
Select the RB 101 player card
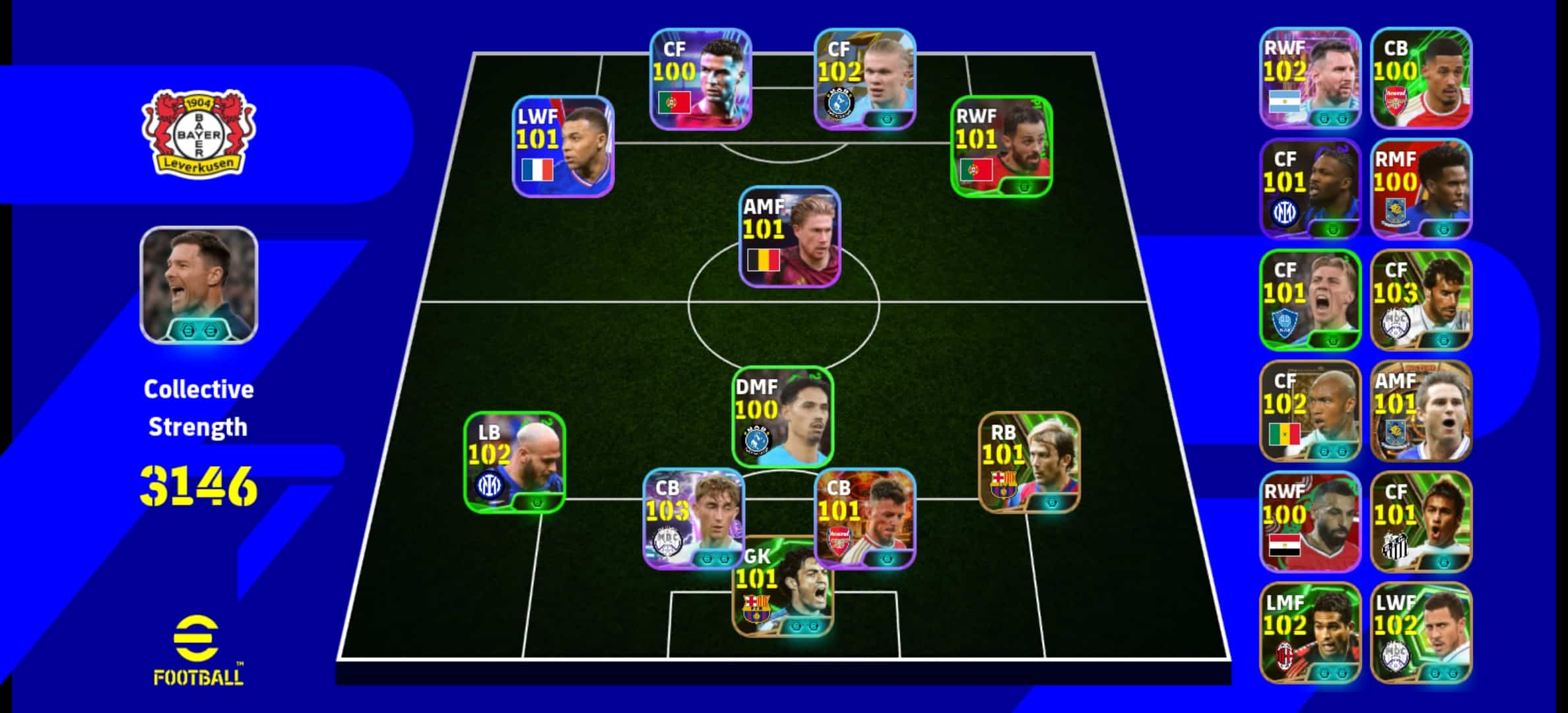[1029, 462]
